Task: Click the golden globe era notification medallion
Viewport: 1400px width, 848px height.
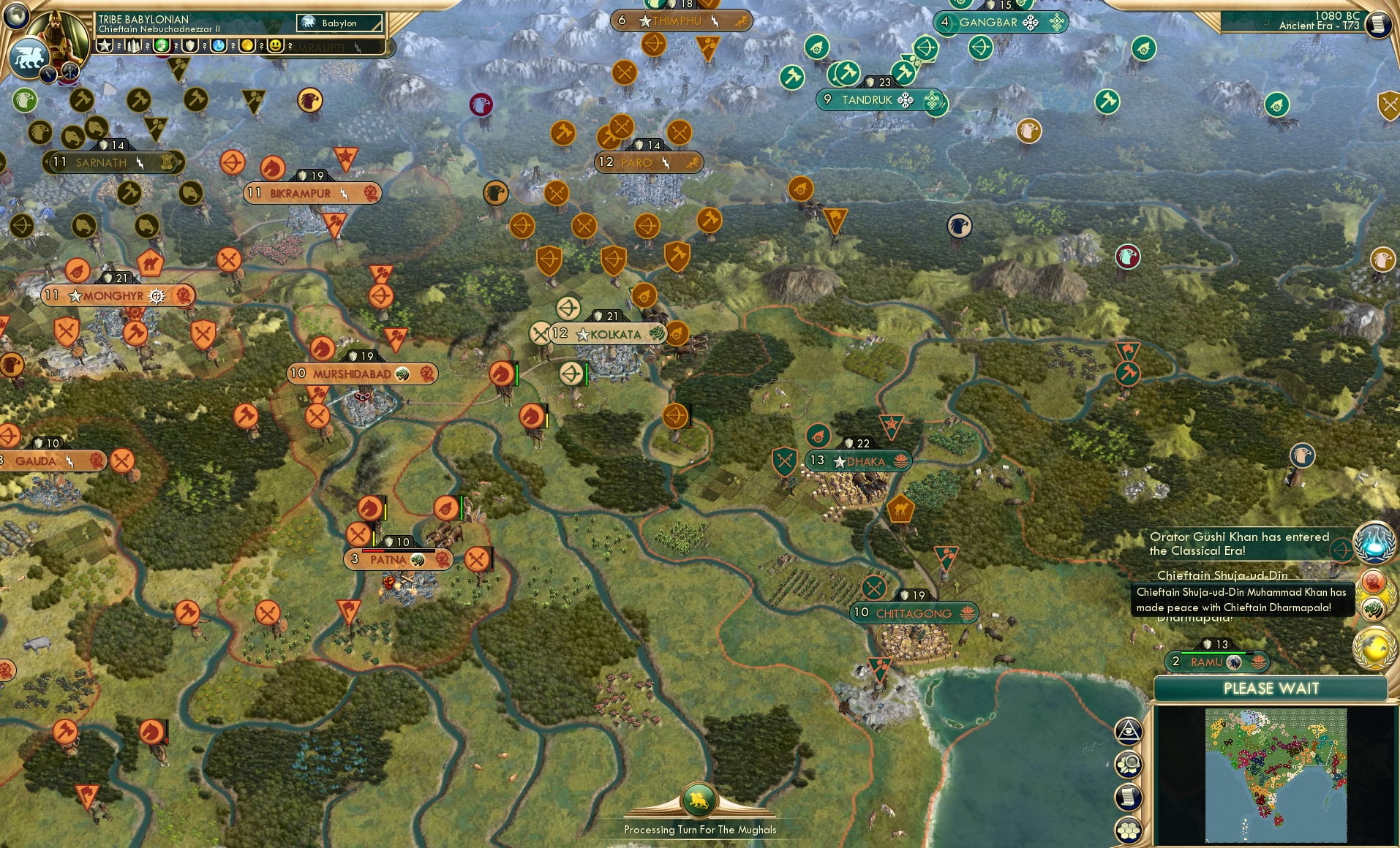Action: coord(1374,647)
